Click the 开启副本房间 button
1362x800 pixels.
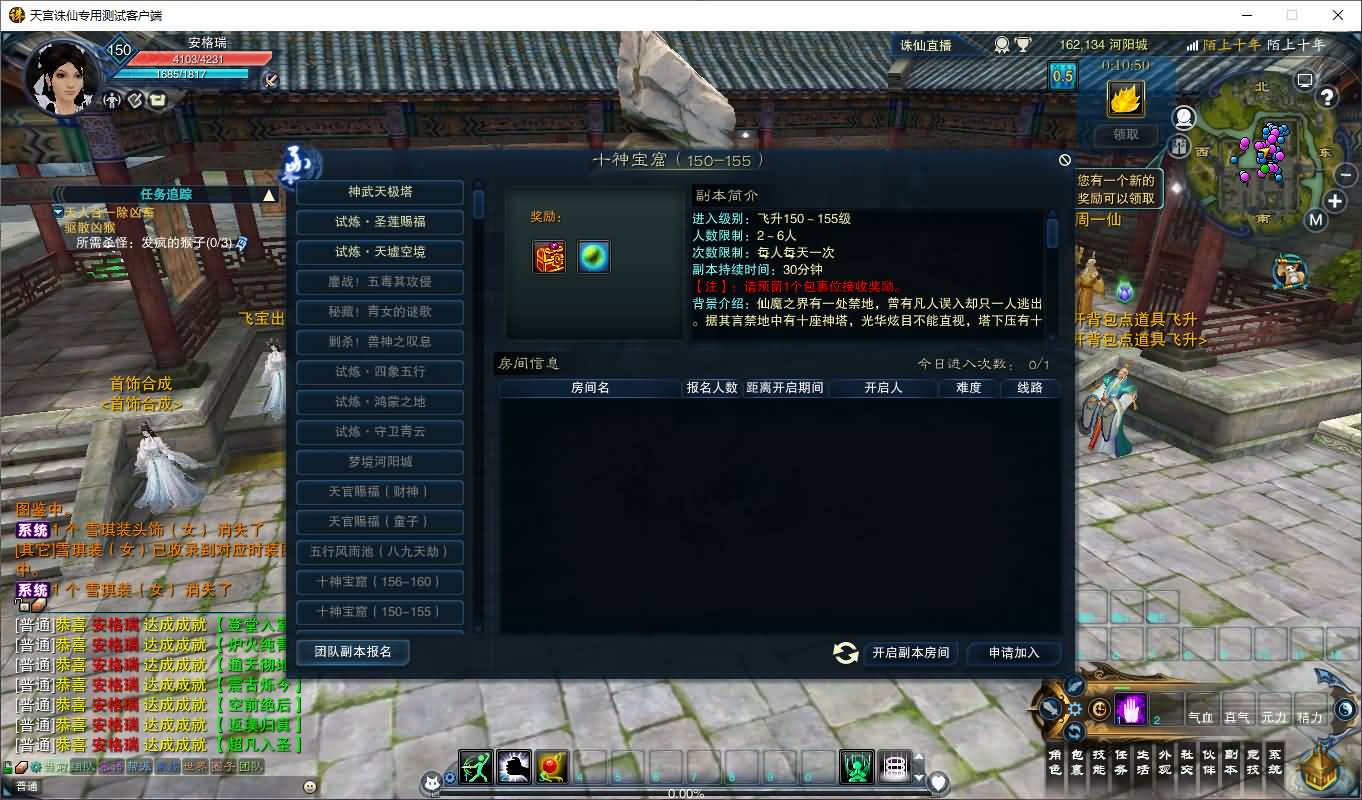tap(911, 652)
